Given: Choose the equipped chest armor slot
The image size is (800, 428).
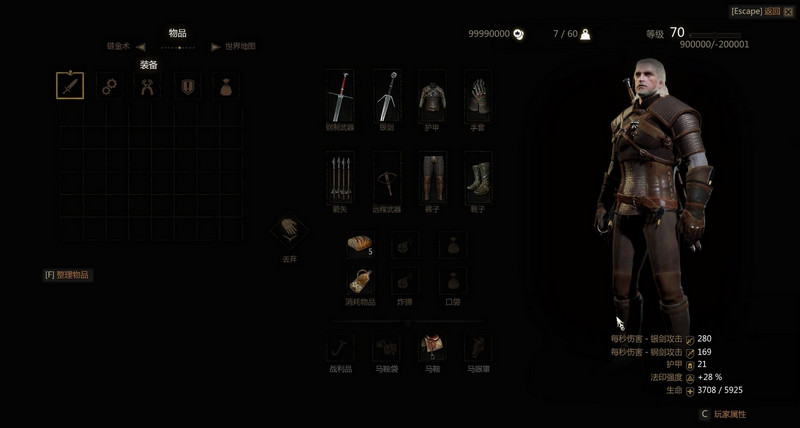Looking at the screenshot, I should (432, 97).
